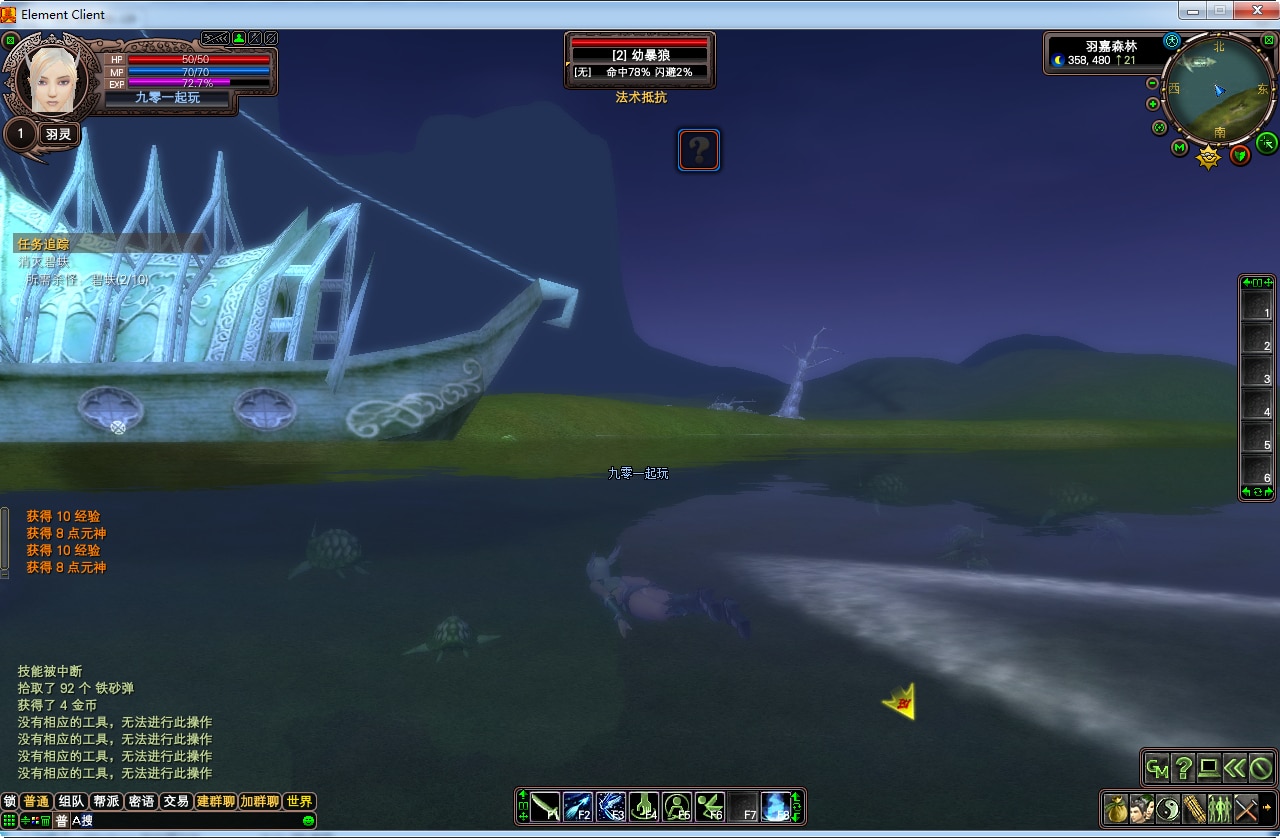1280x838 pixels.
Task: Close the Element Client window
Action: [x=1256, y=11]
